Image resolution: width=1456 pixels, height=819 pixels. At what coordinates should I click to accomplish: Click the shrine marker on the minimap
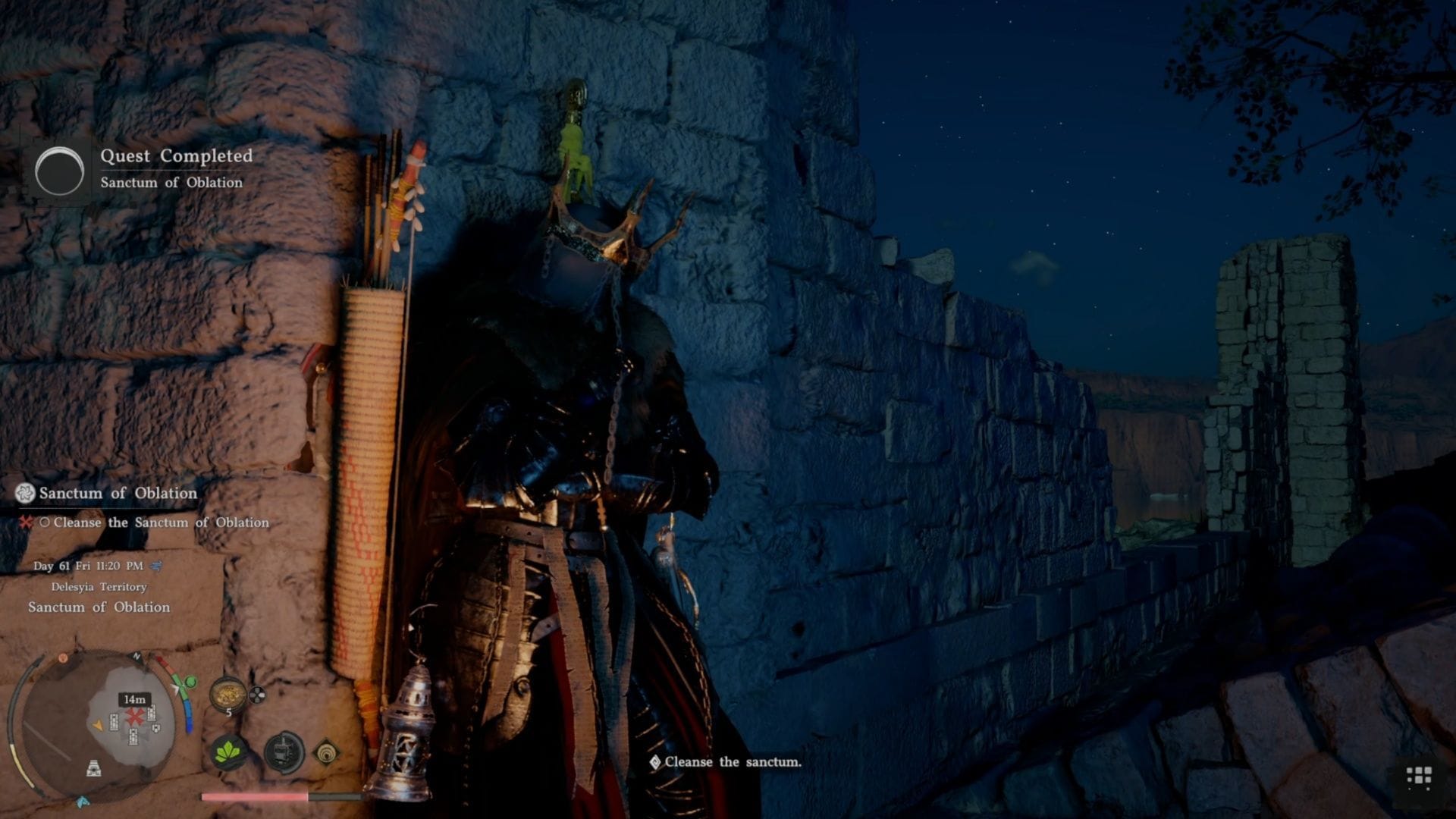click(x=94, y=769)
